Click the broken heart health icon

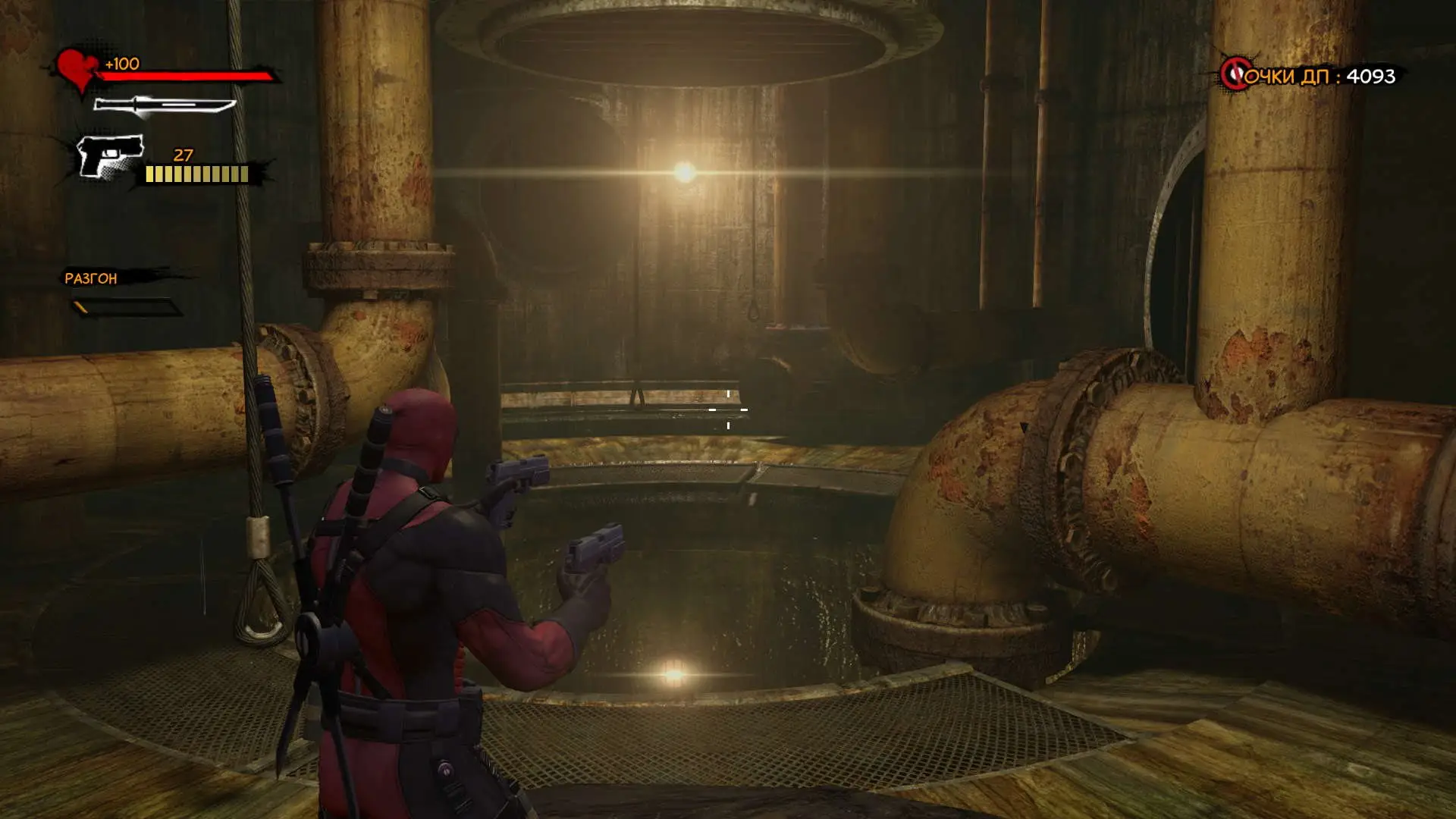click(77, 70)
